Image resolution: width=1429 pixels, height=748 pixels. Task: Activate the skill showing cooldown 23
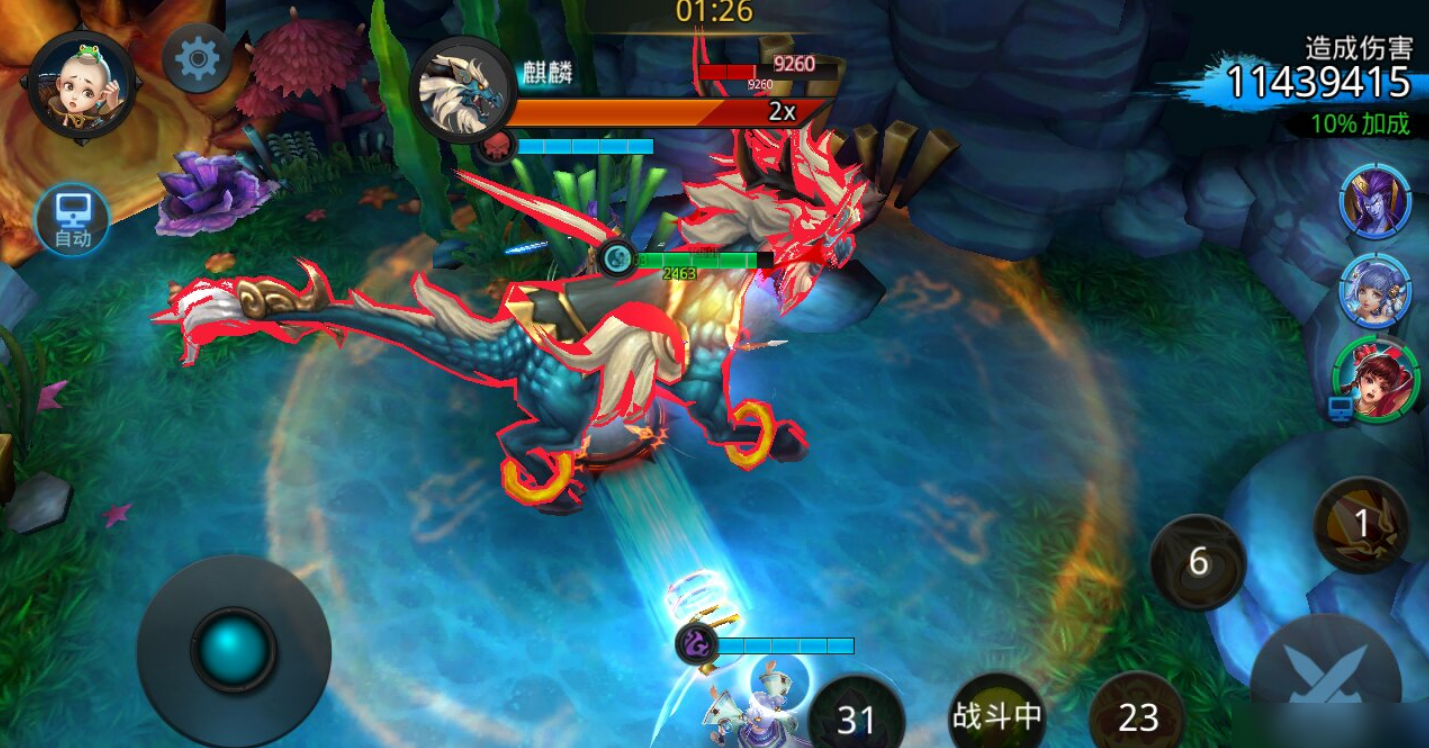point(1138,714)
